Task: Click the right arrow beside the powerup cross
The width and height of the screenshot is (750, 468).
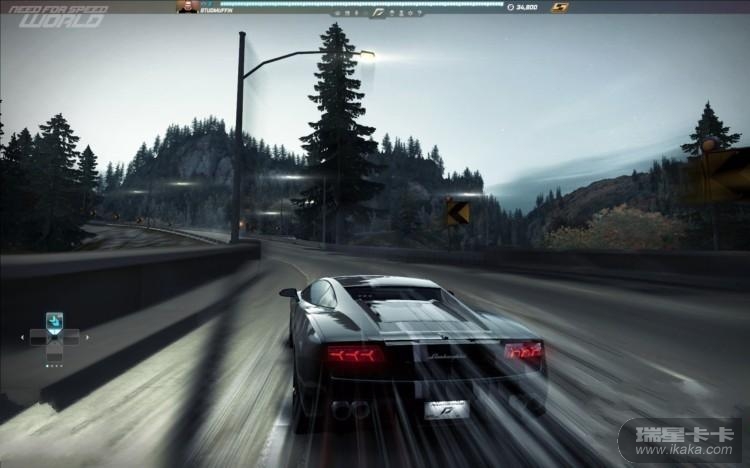Action: [x=87, y=337]
